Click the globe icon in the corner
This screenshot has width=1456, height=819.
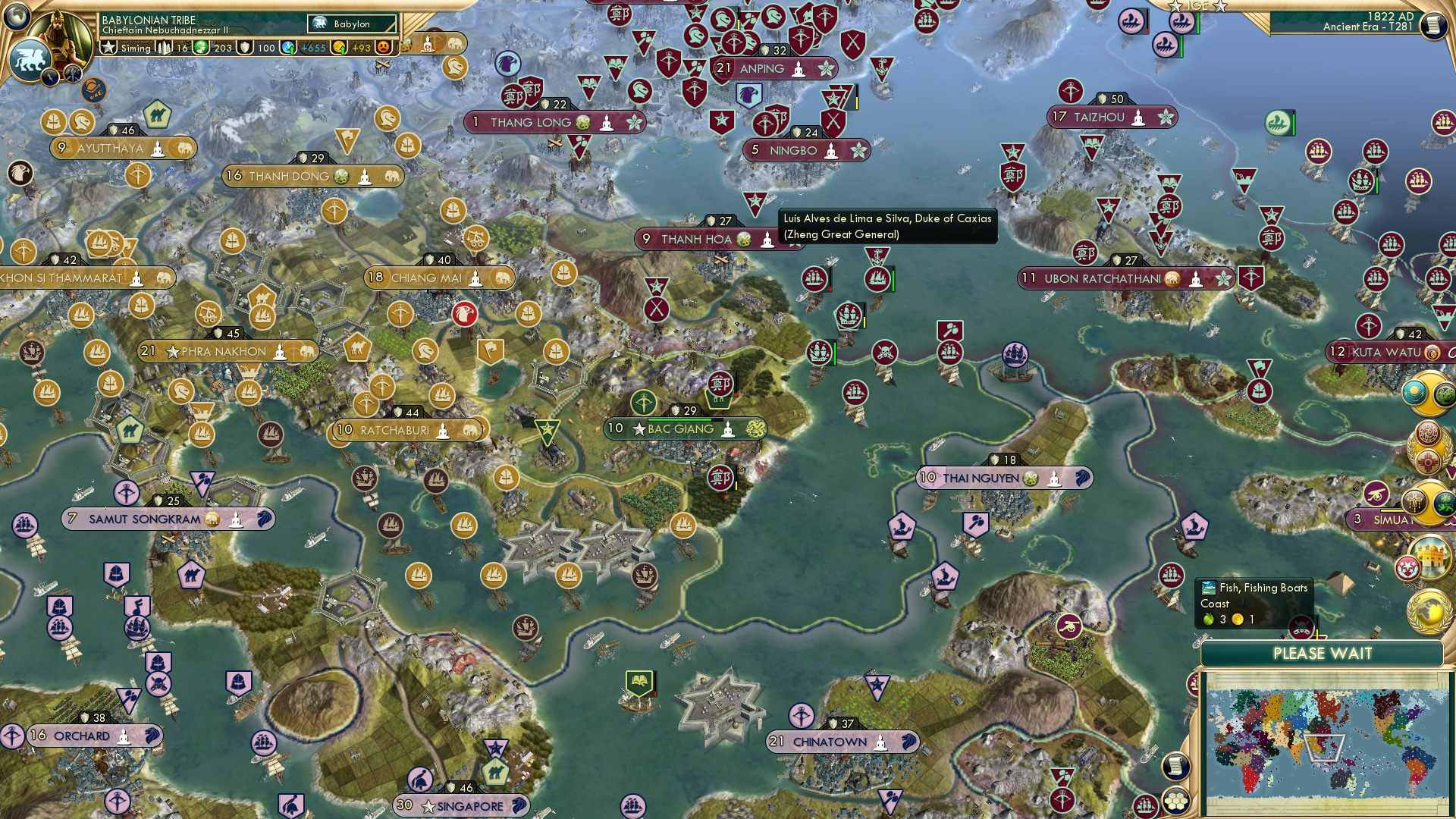coord(17,15)
